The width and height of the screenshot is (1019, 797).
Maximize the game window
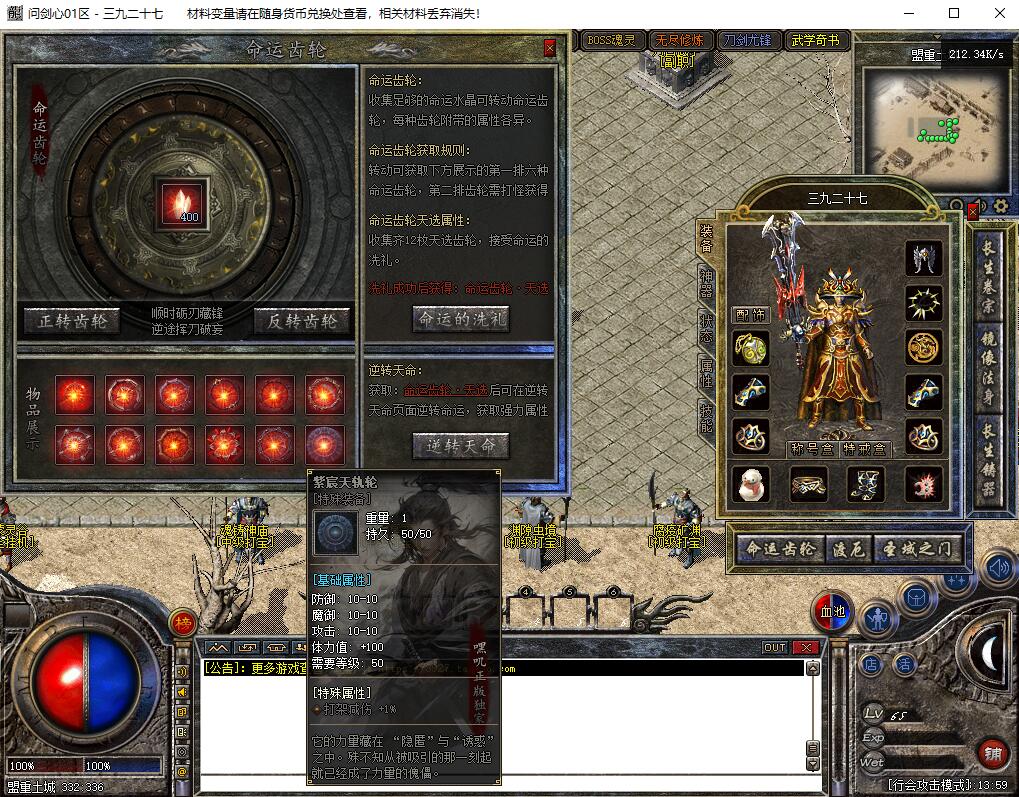(x=953, y=13)
